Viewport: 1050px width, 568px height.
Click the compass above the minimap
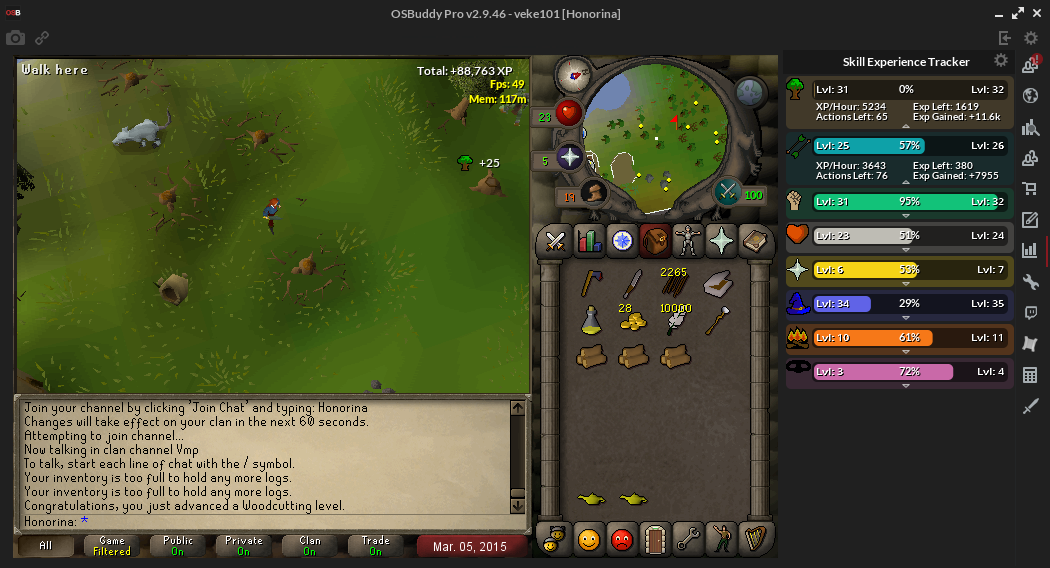click(x=573, y=72)
